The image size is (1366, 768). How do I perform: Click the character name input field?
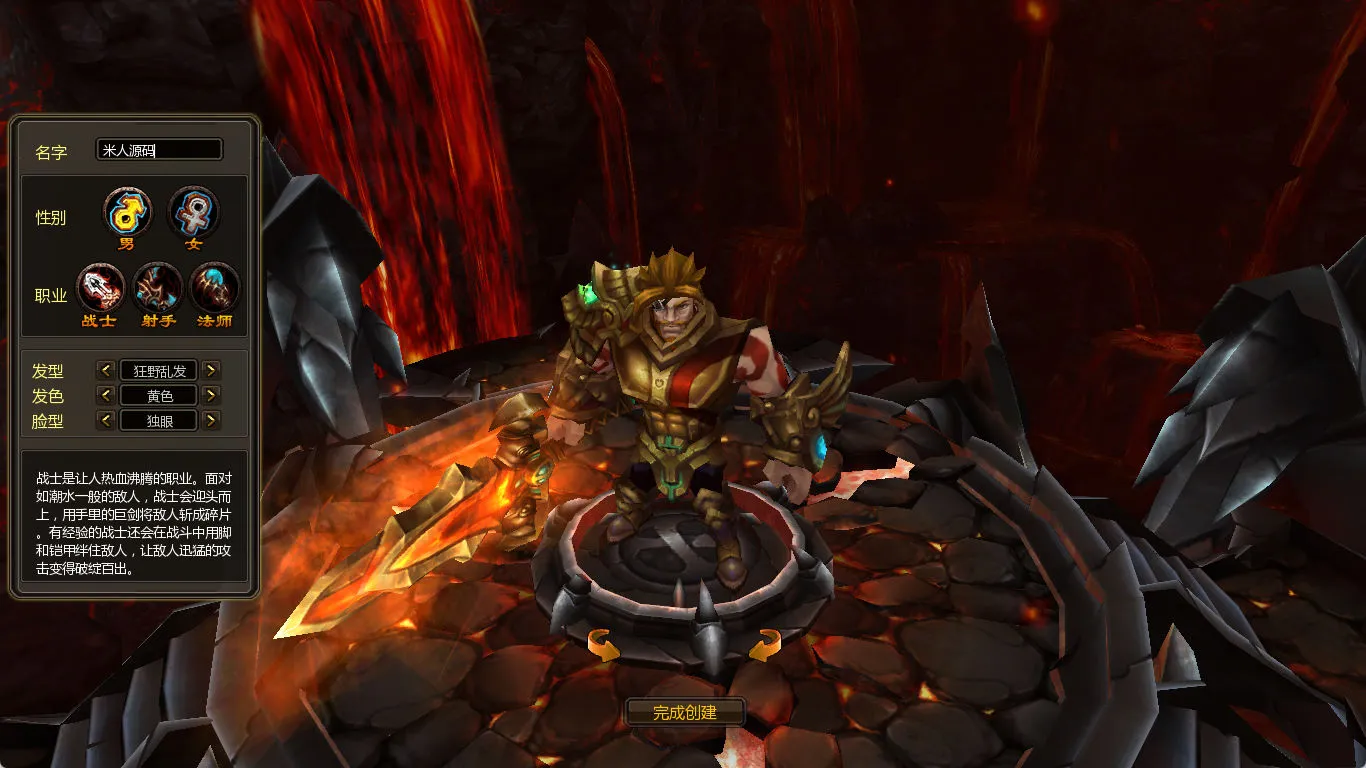click(x=159, y=150)
